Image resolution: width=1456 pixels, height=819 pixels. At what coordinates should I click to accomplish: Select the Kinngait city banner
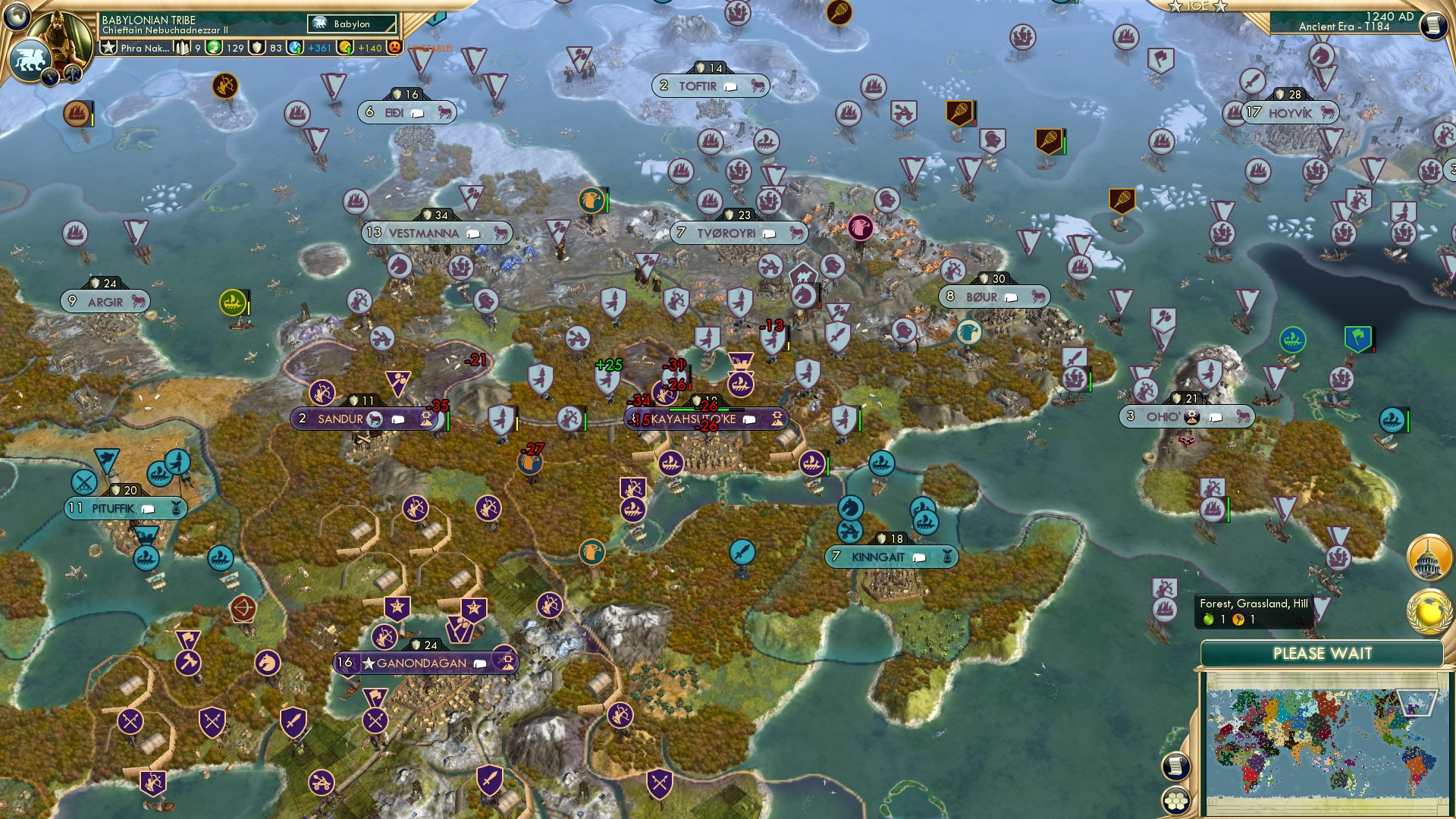coord(891,556)
